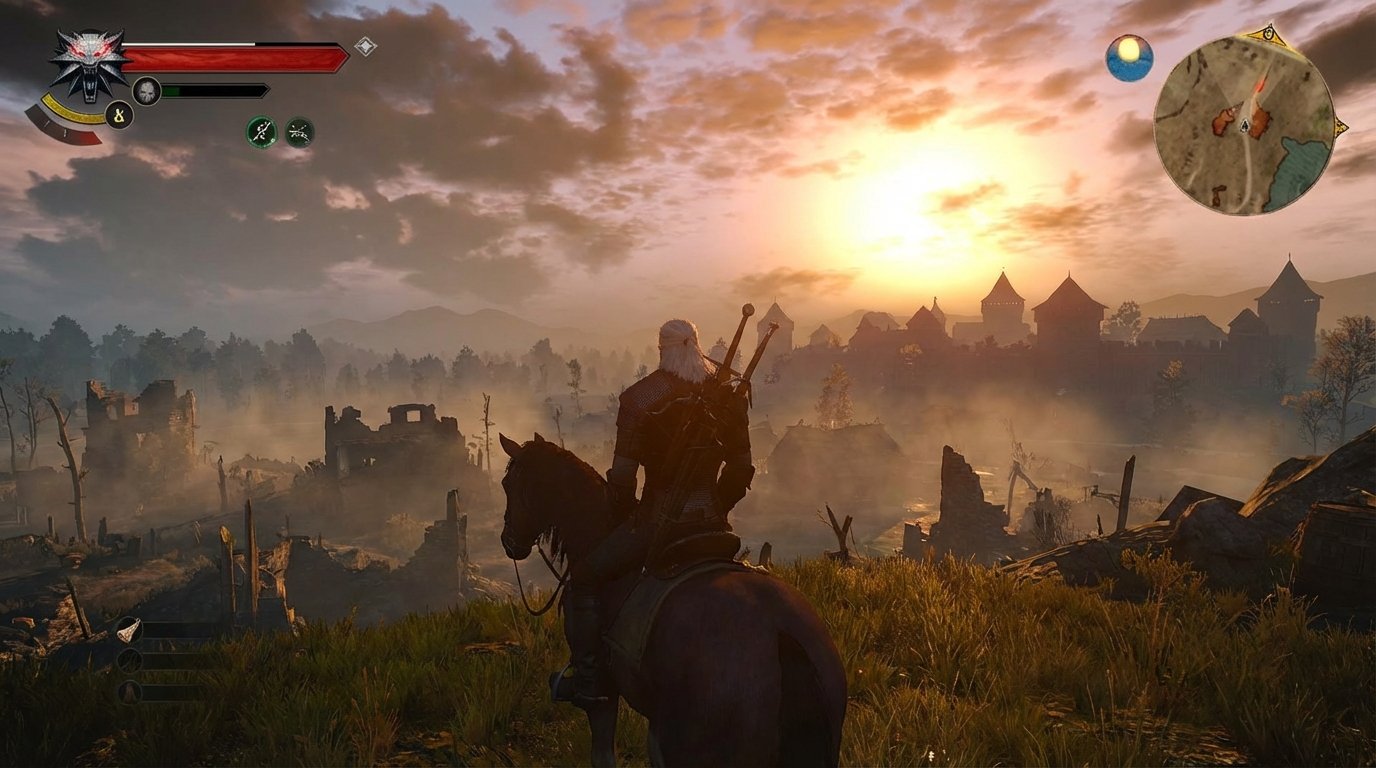Click the objective marker on the minimap's right edge
This screenshot has width=1376, height=768.
tap(1340, 126)
